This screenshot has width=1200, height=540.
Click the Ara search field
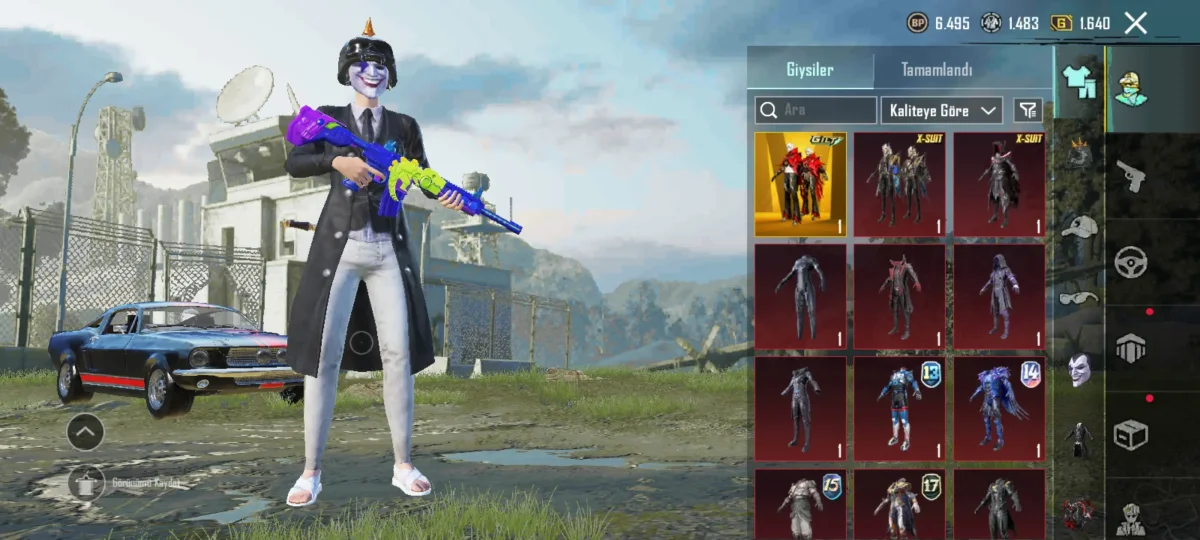[x=816, y=110]
